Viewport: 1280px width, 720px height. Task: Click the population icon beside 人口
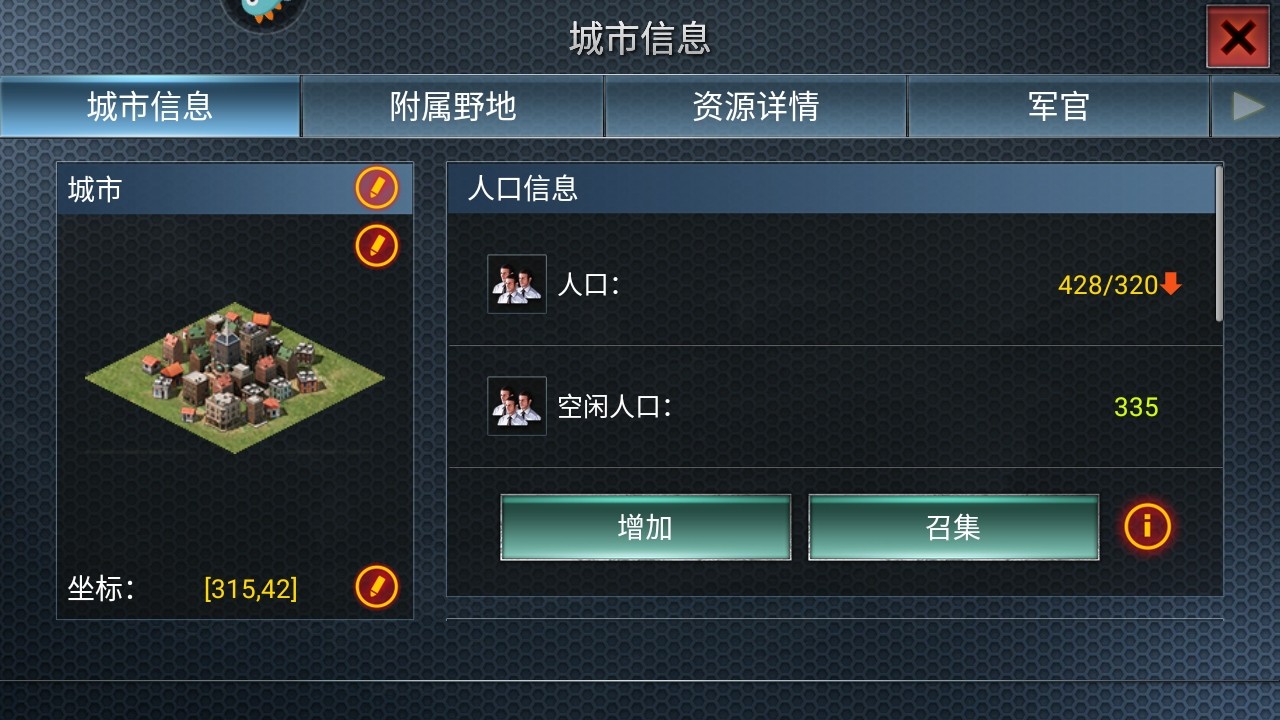click(x=516, y=285)
